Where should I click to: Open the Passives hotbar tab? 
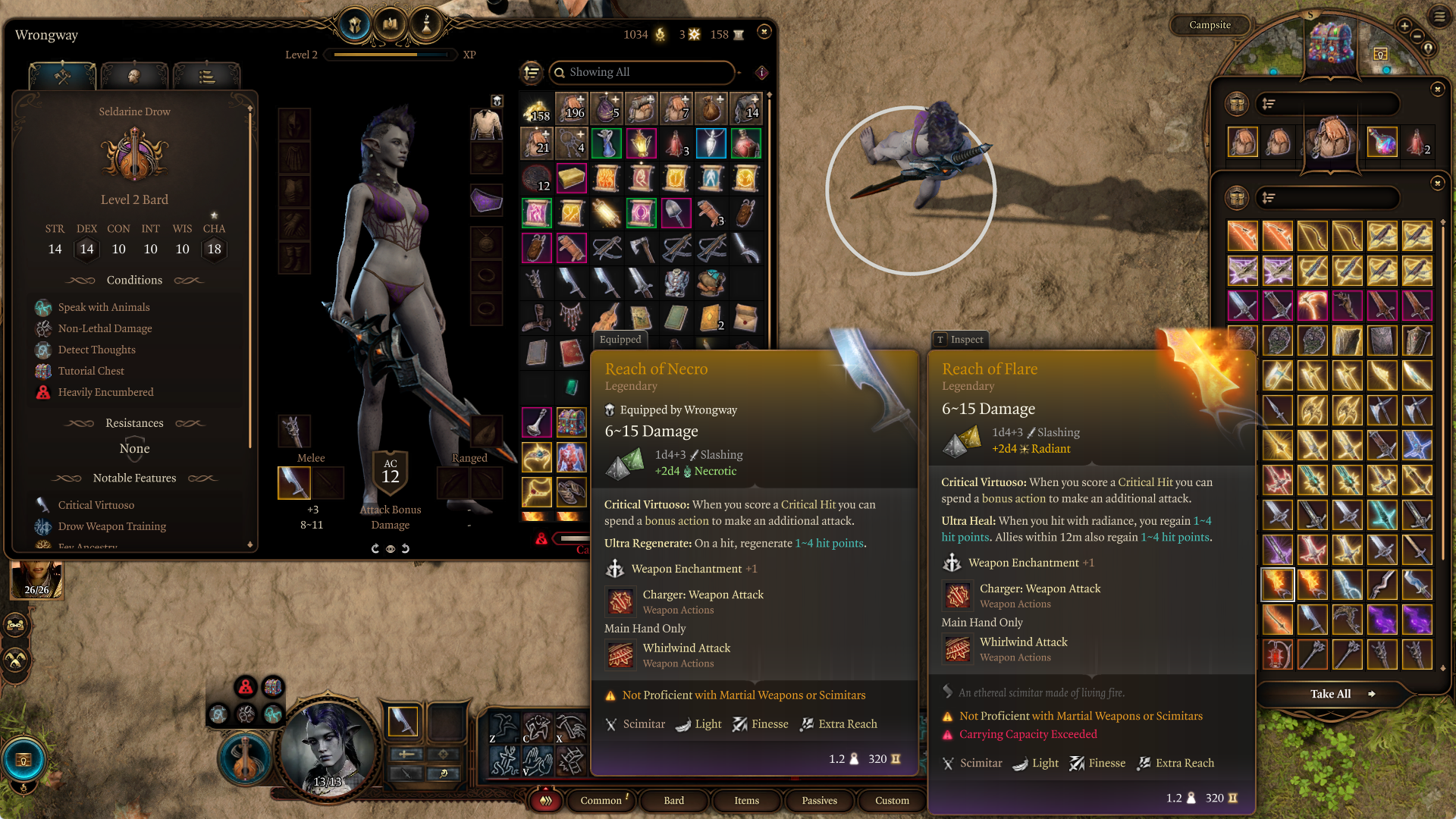(x=819, y=800)
